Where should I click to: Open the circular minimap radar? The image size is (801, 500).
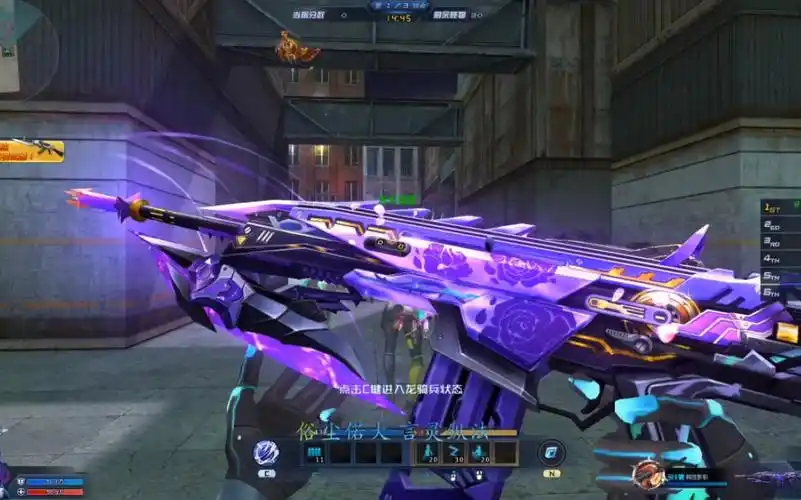coord(22,45)
